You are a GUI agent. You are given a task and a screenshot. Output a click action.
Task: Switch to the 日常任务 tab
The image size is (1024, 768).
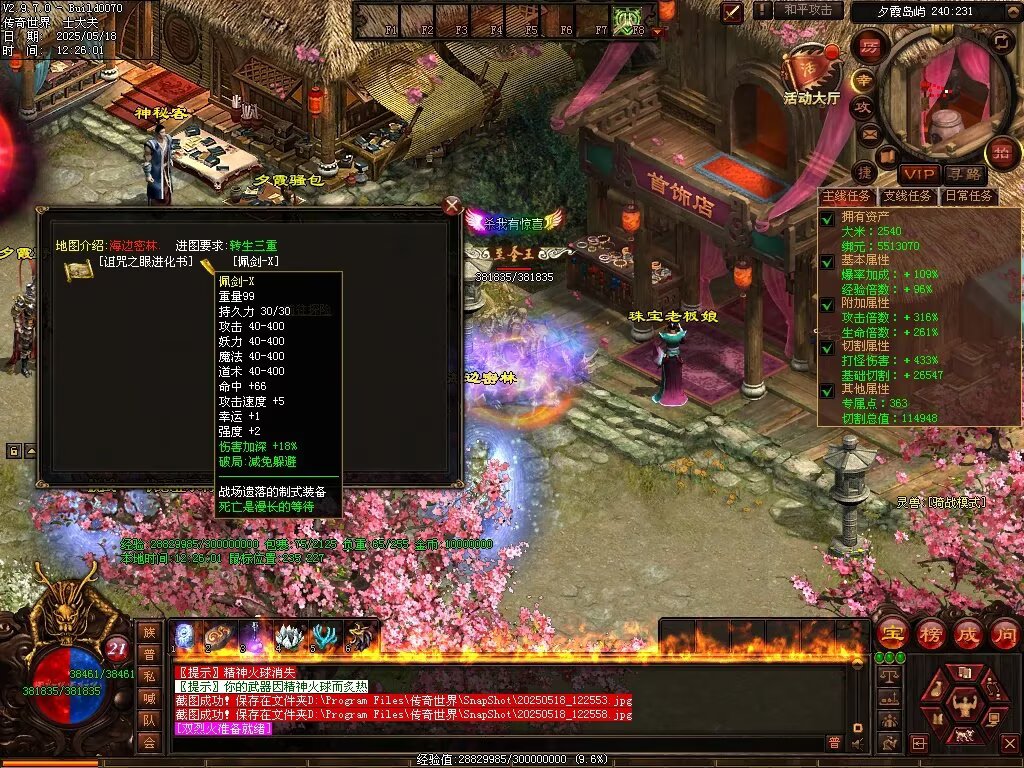click(x=969, y=196)
